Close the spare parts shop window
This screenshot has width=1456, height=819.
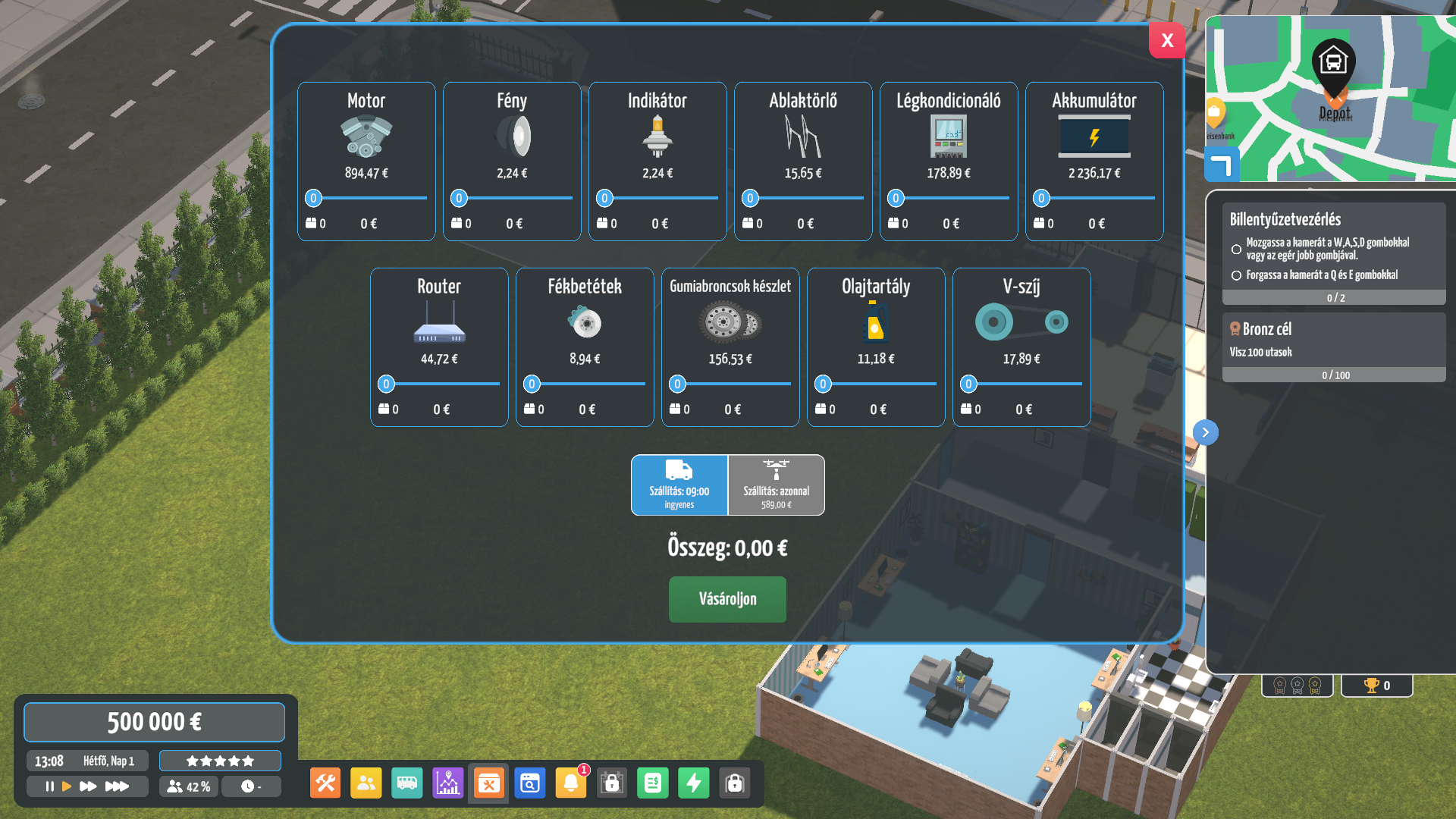(x=1166, y=40)
